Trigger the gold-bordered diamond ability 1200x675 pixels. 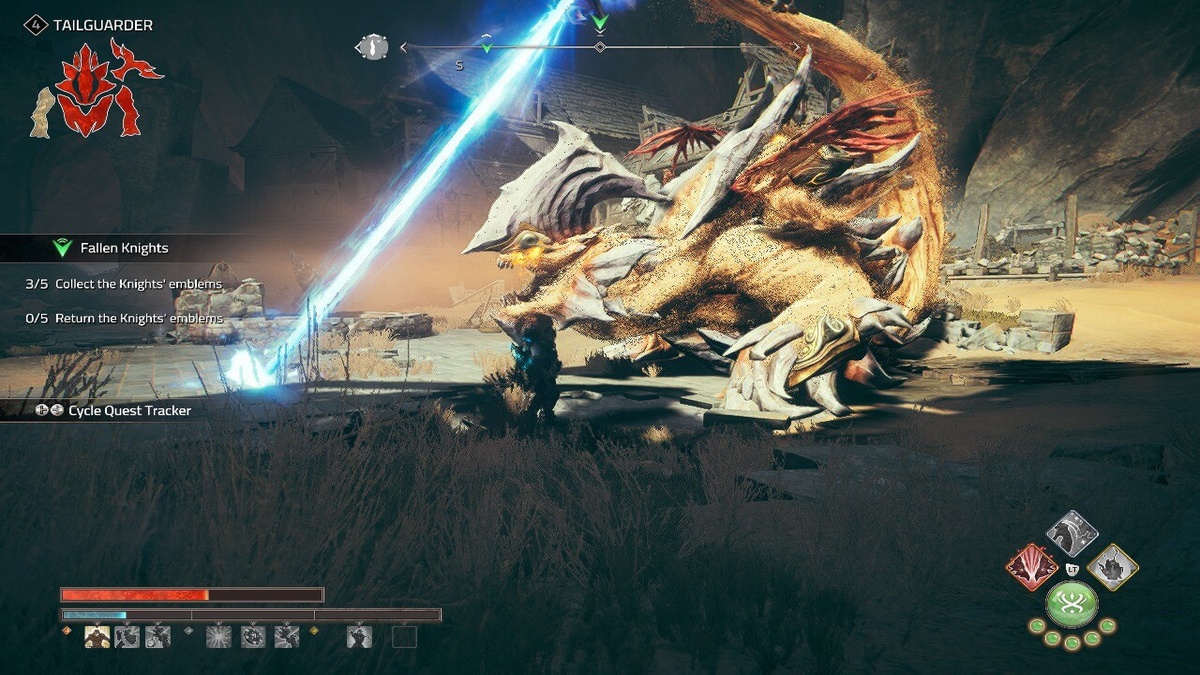(x=1112, y=568)
